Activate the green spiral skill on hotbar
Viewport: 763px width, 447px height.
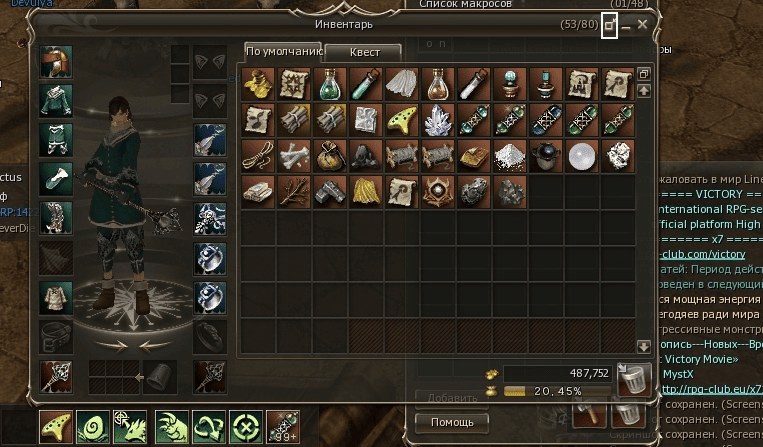tap(93, 427)
